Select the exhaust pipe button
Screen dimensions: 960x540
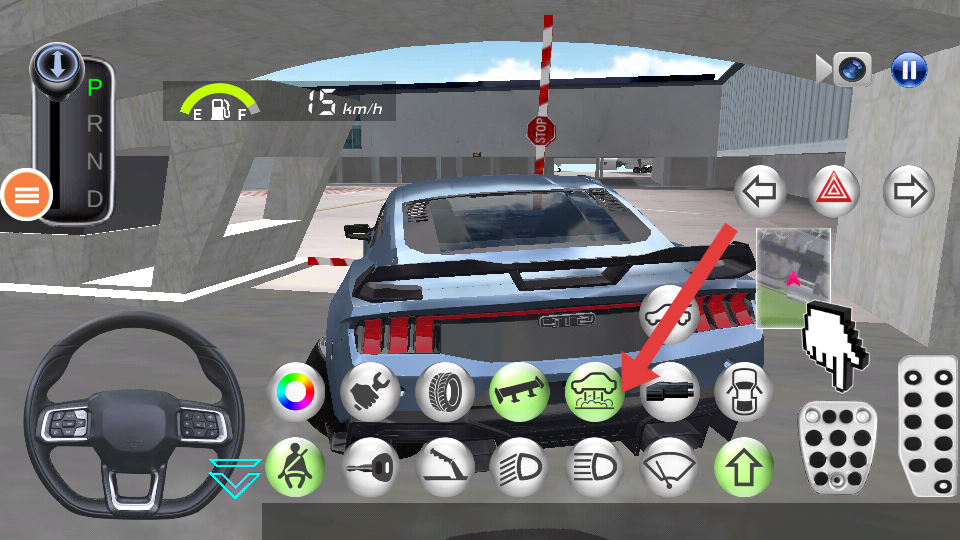(x=668, y=391)
